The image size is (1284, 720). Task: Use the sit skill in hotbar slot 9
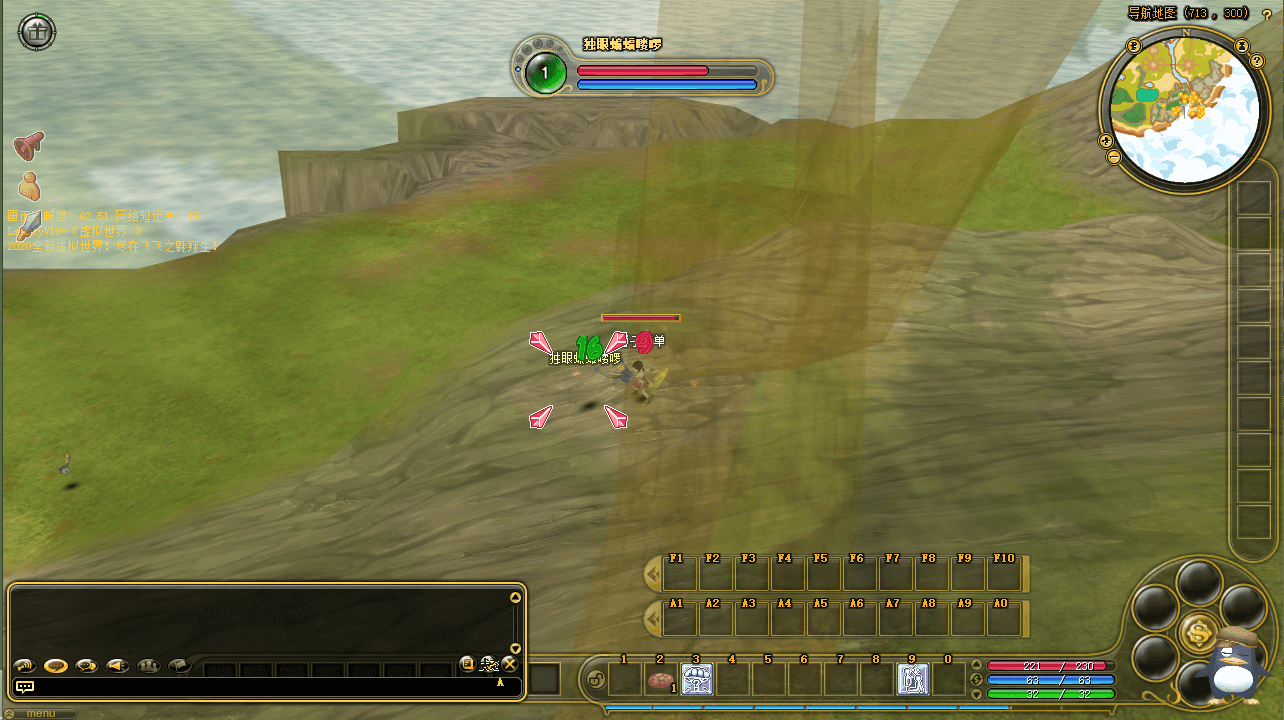[x=912, y=680]
